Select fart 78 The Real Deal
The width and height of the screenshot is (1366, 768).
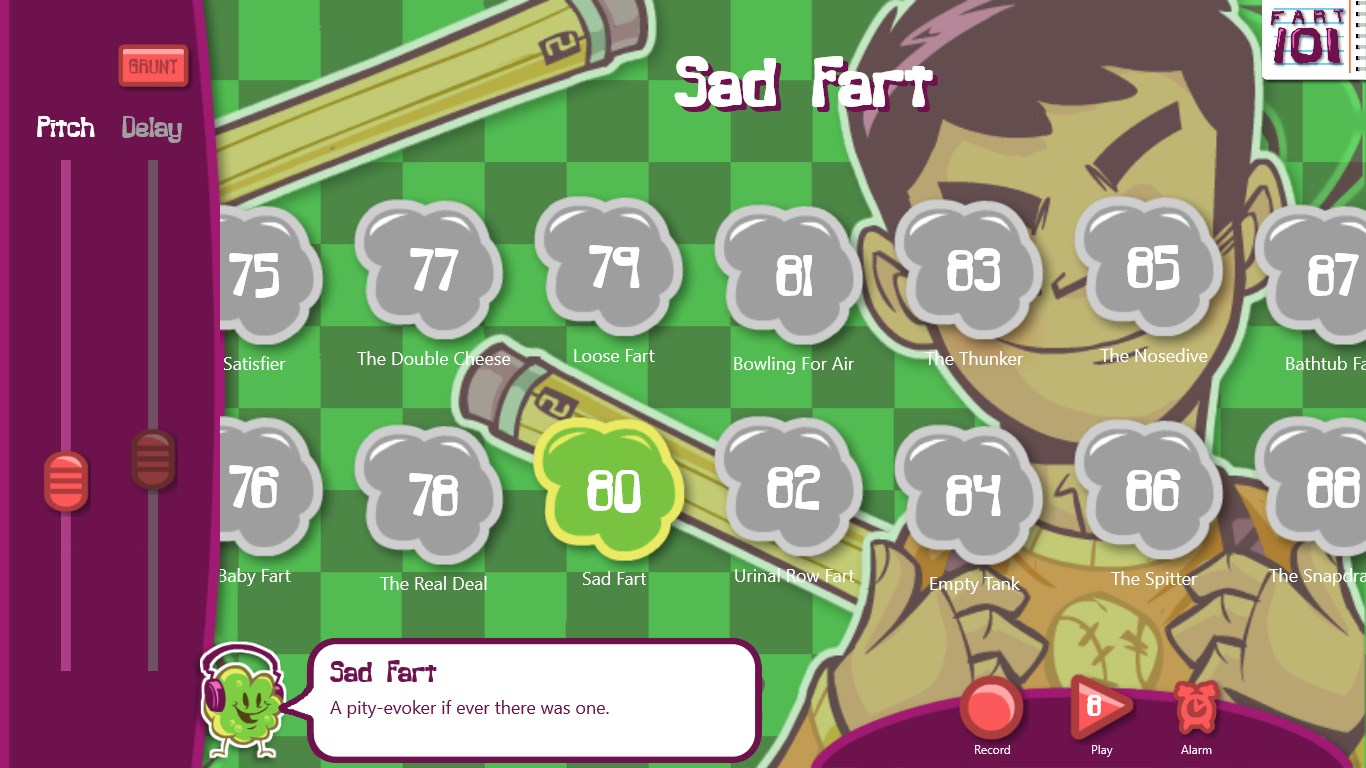[433, 493]
